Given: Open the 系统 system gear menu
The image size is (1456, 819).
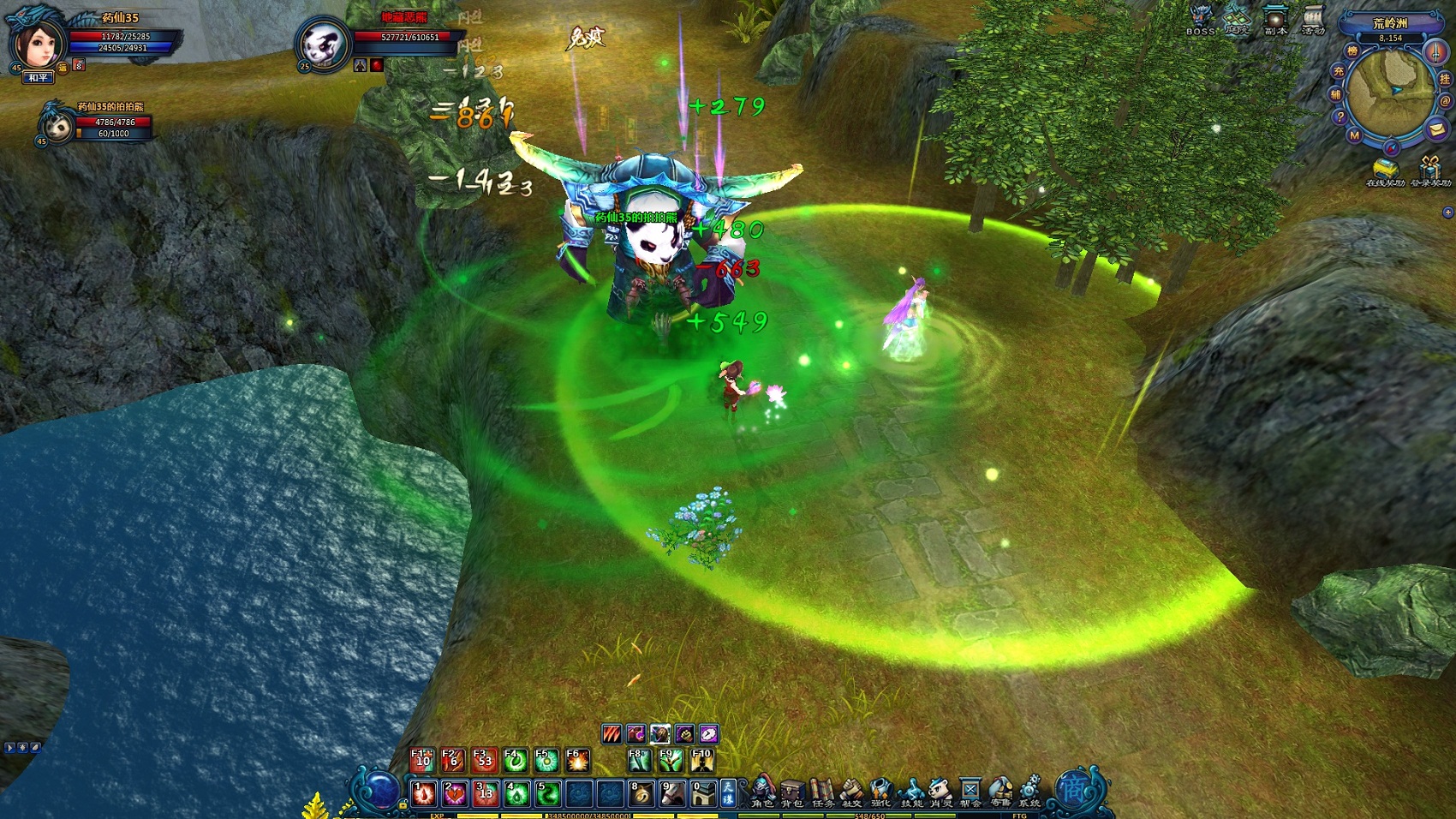Looking at the screenshot, I should [1029, 791].
